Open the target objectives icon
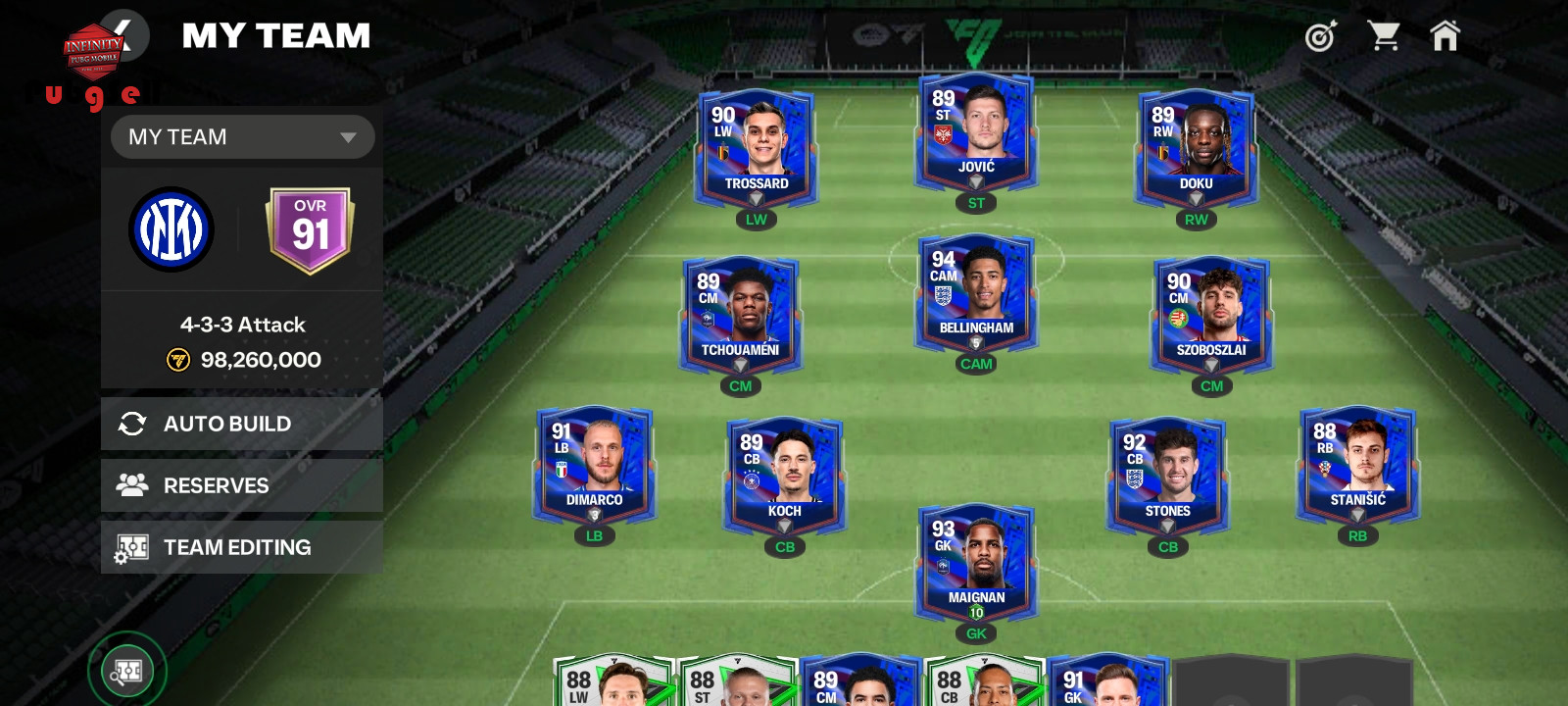Viewport: 1568px width, 706px height. pyautogui.click(x=1321, y=37)
